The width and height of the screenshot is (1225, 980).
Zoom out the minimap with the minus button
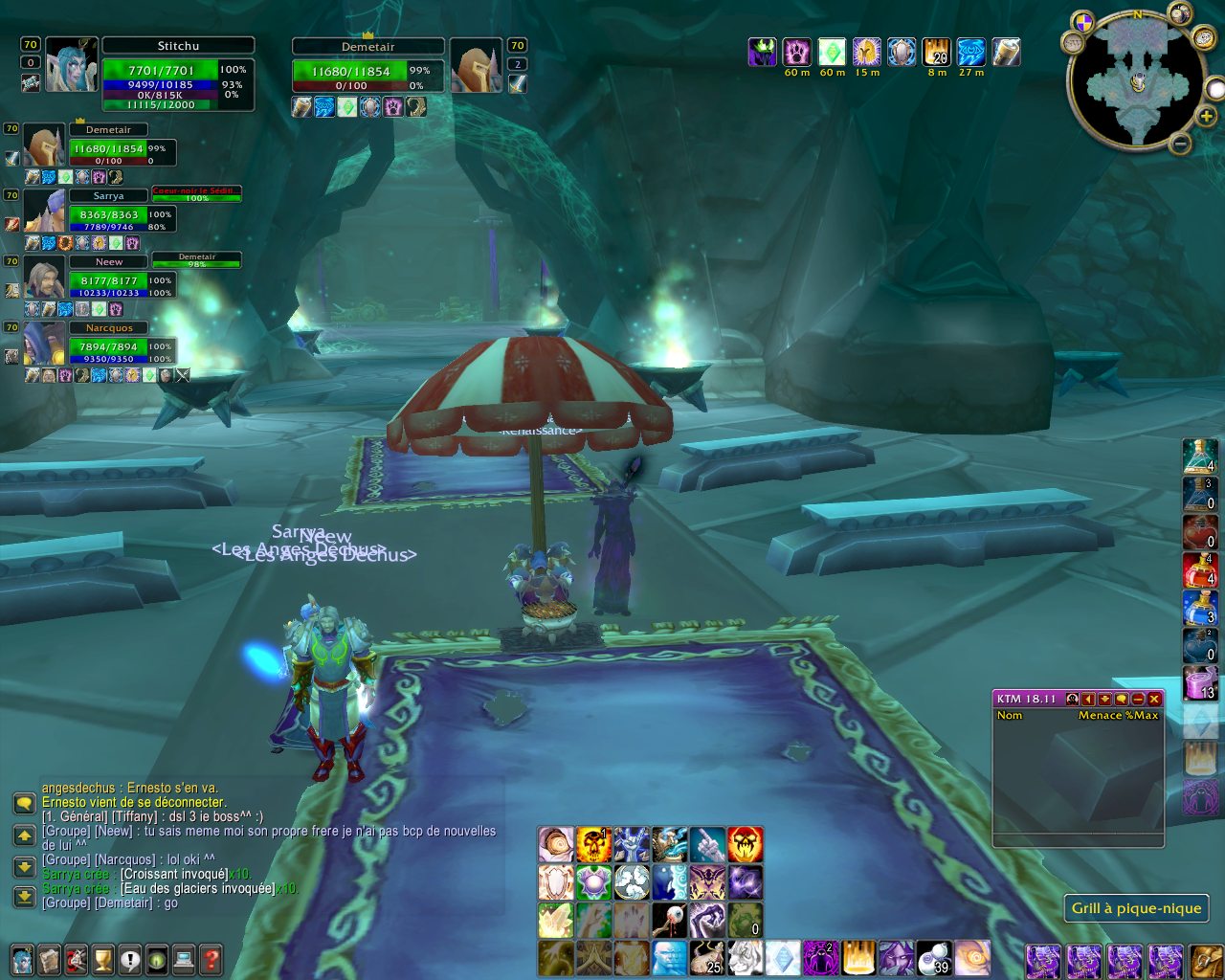(x=1181, y=145)
